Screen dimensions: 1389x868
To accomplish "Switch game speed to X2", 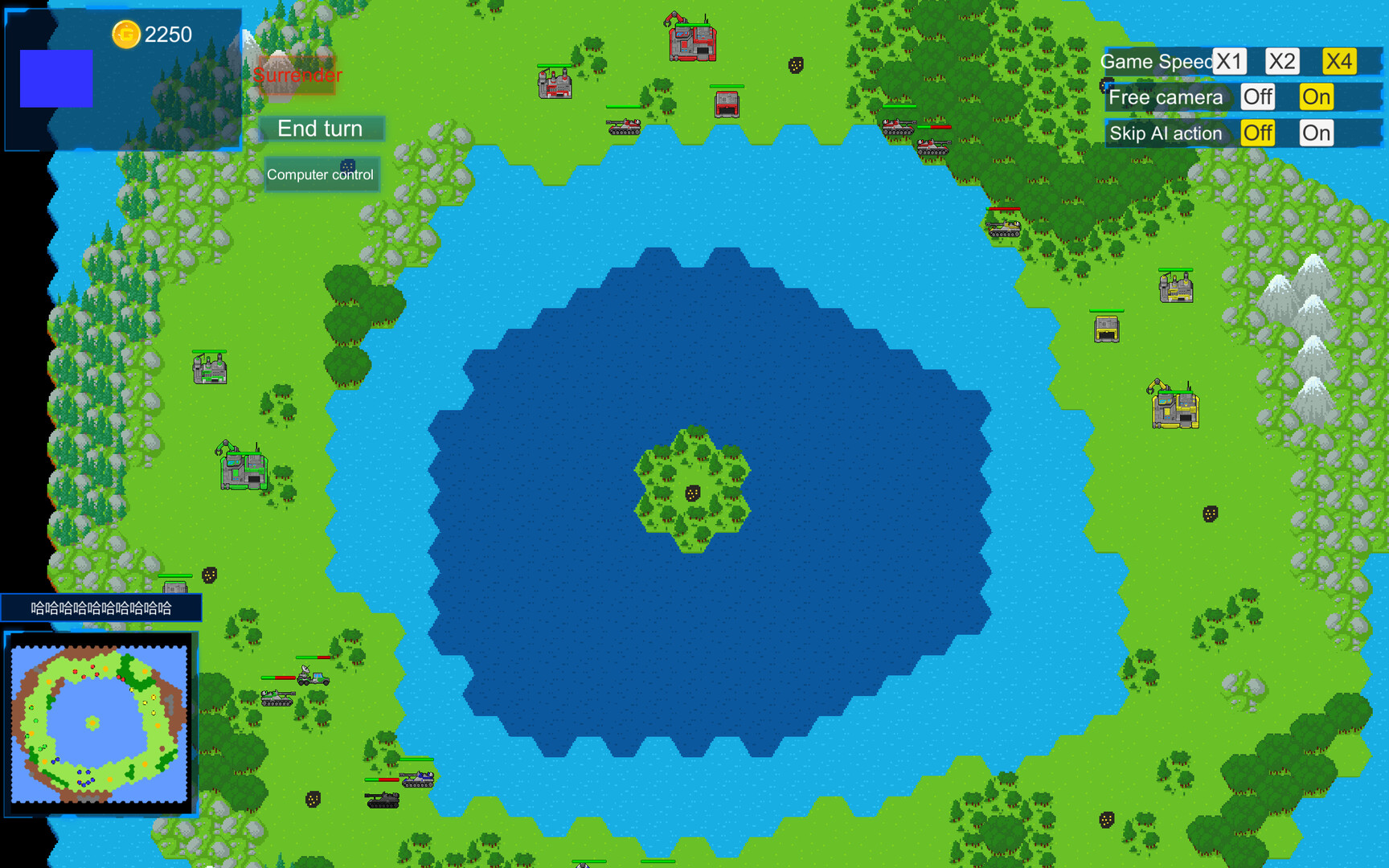I will 1282,60.
